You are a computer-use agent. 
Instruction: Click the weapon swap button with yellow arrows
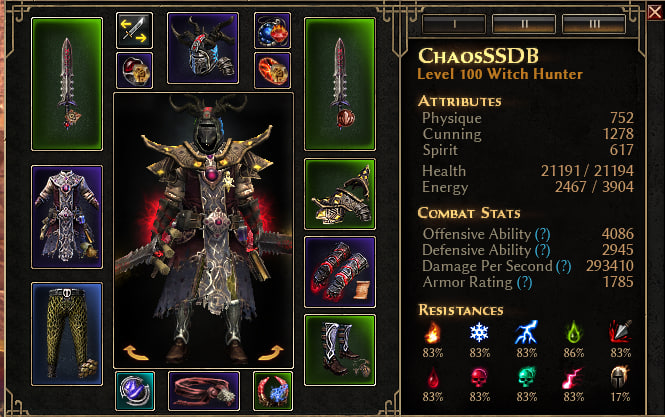coord(134,30)
